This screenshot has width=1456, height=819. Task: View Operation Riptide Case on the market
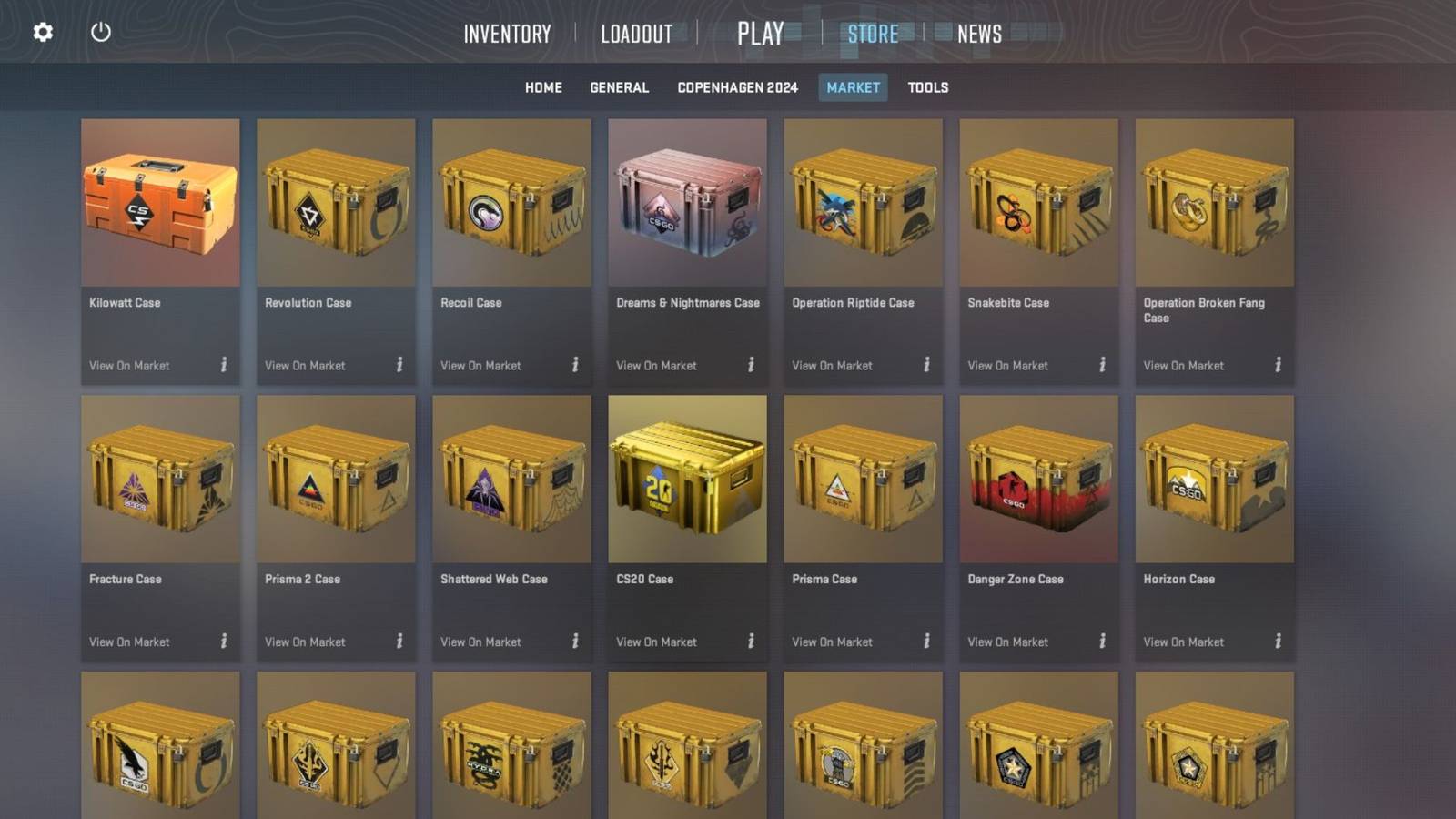(831, 365)
